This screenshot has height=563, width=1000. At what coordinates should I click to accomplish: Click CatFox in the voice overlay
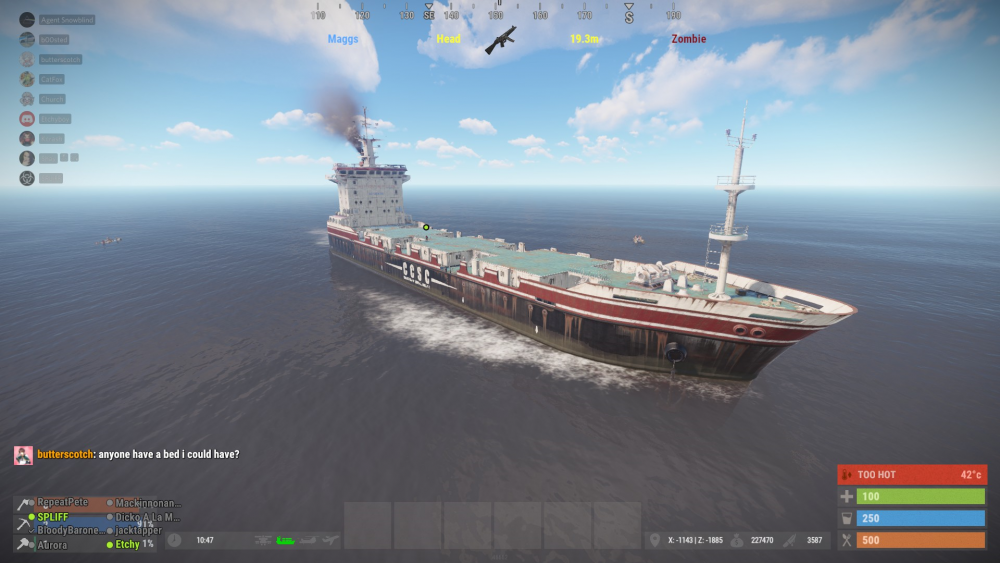[x=53, y=79]
